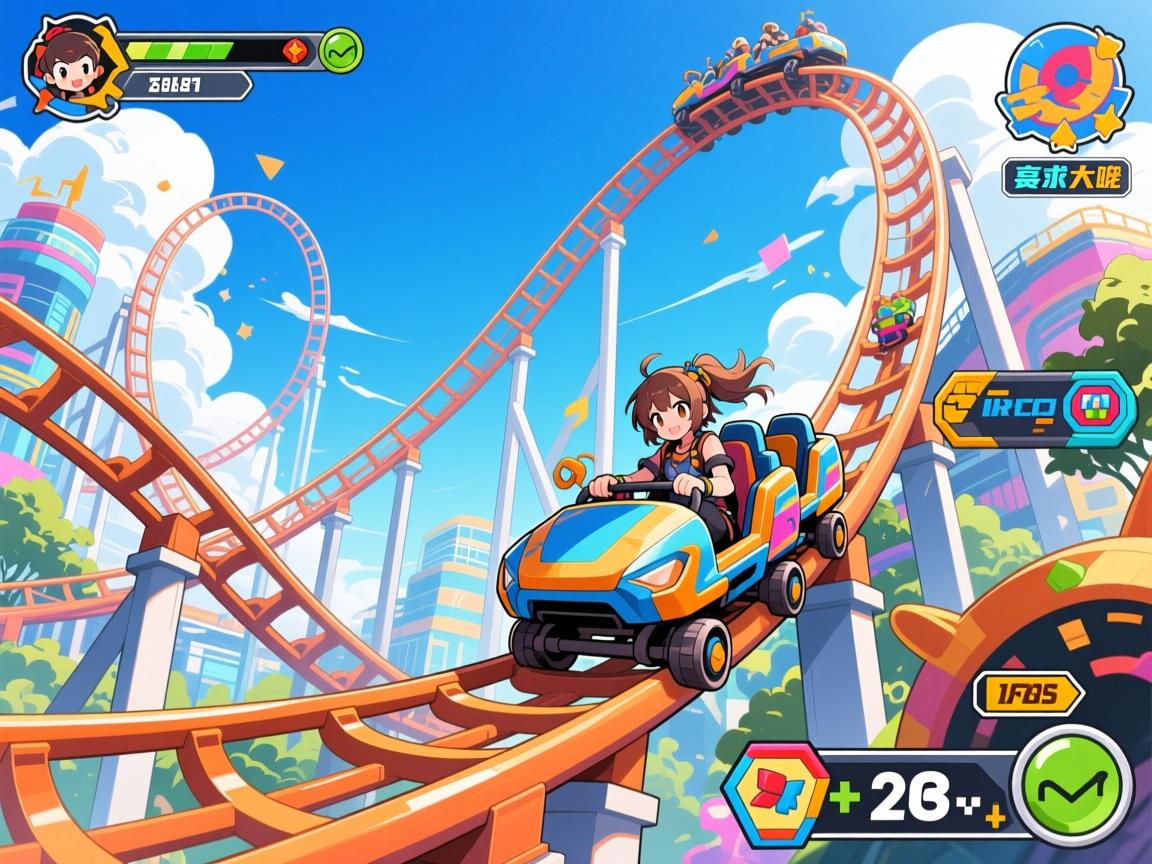This screenshot has height=864, width=1152.
Task: Activate the hexagonal IRCO panel button
Action: coord(1036,408)
